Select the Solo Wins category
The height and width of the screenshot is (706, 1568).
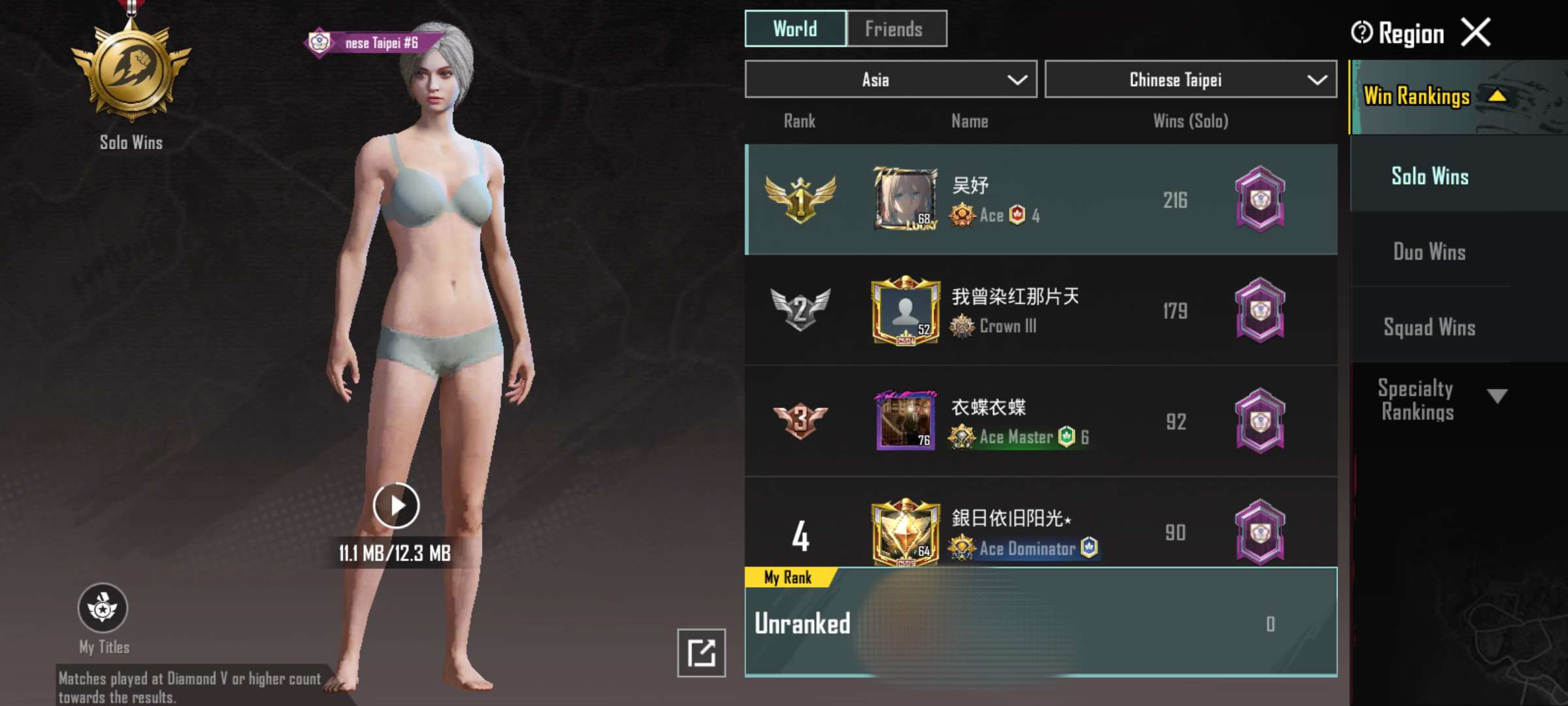tap(1429, 176)
